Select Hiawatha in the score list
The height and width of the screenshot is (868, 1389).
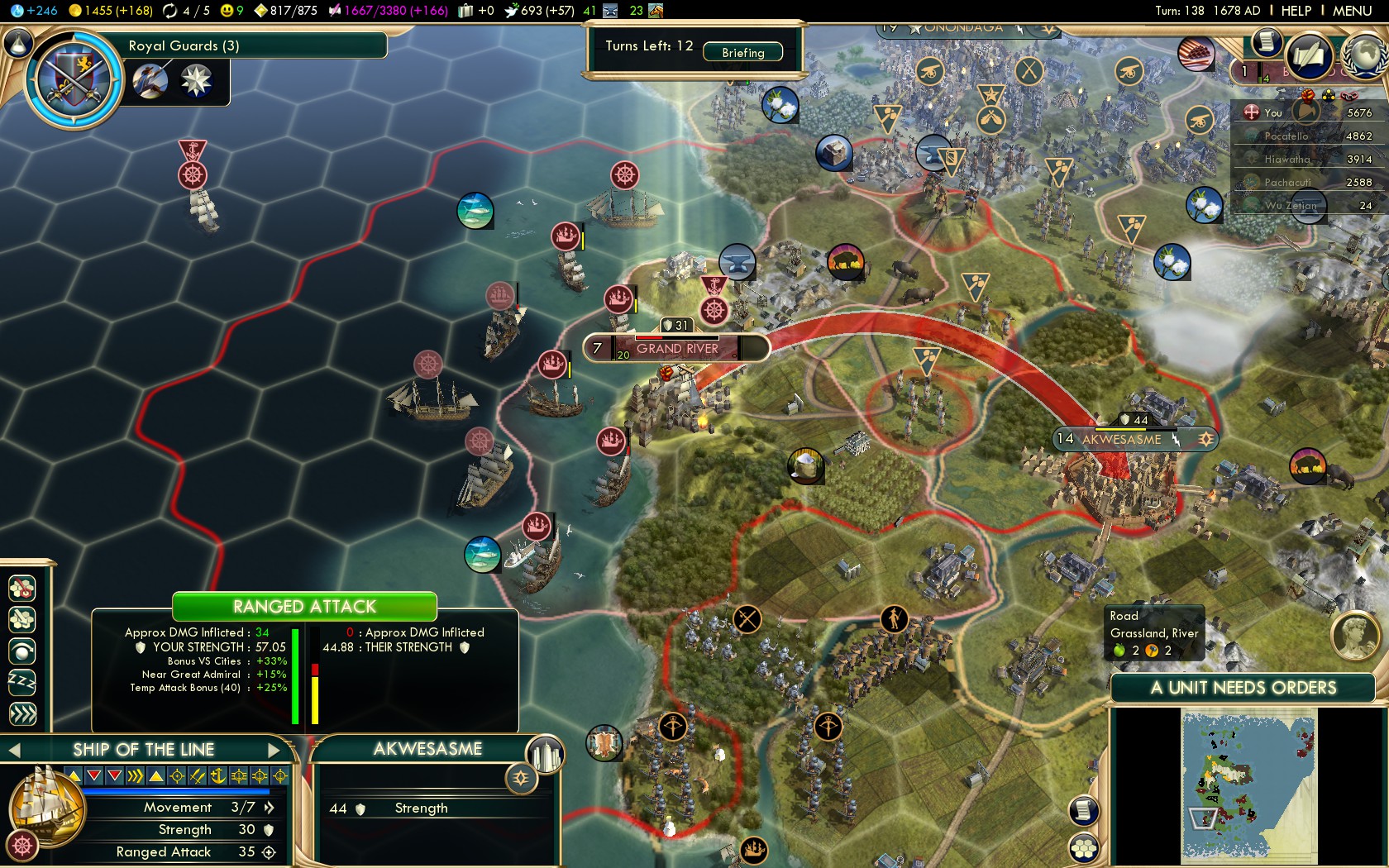click(1286, 159)
